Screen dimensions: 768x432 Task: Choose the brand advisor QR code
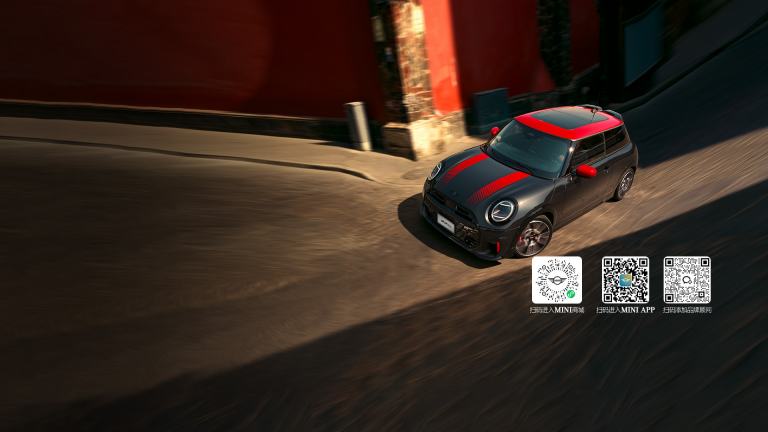687,280
